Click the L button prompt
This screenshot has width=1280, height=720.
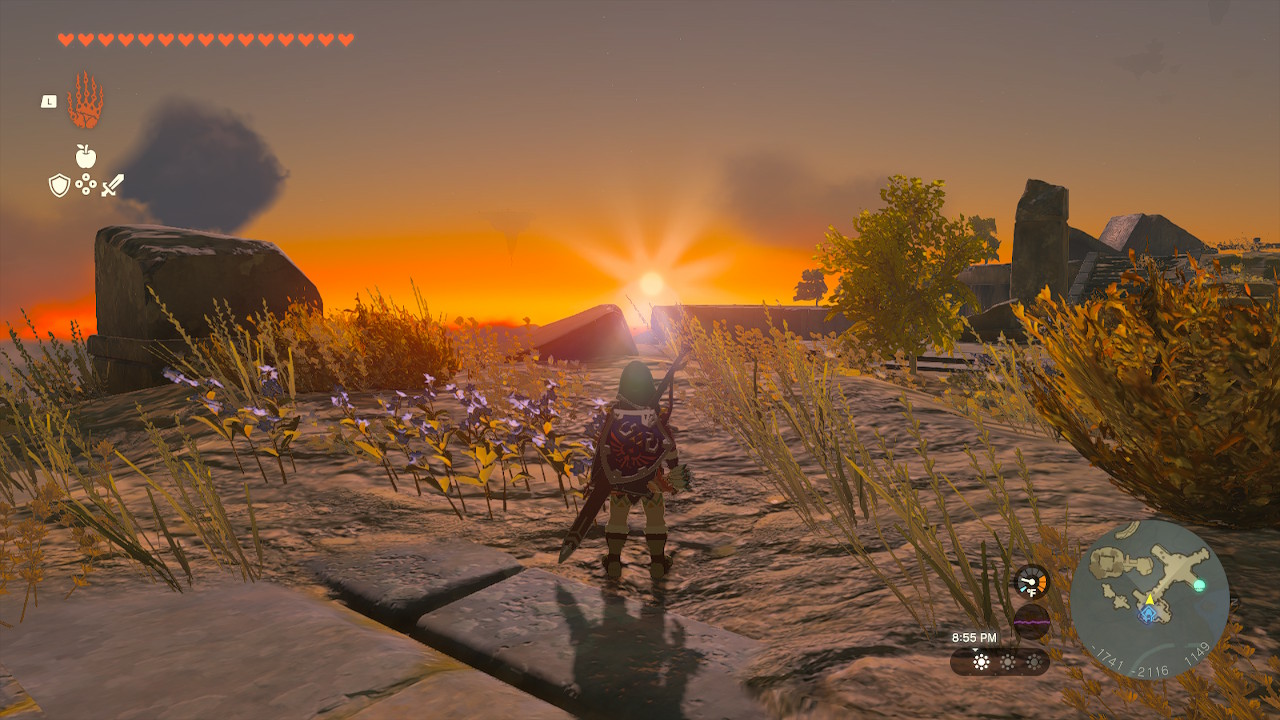[49, 102]
